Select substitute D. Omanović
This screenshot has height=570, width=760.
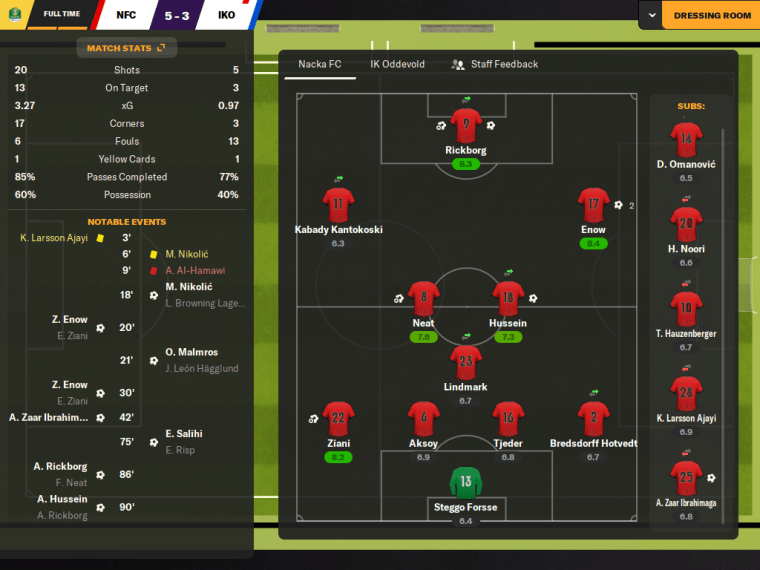coord(686,138)
